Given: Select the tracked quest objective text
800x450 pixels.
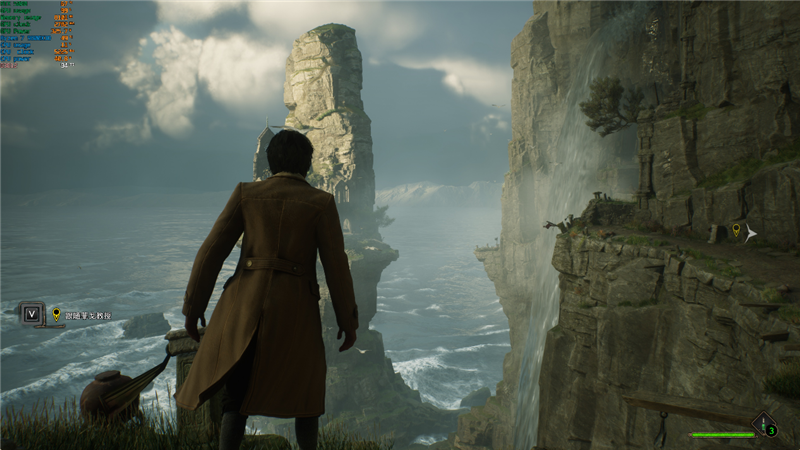Looking at the screenshot, I should [x=88, y=315].
